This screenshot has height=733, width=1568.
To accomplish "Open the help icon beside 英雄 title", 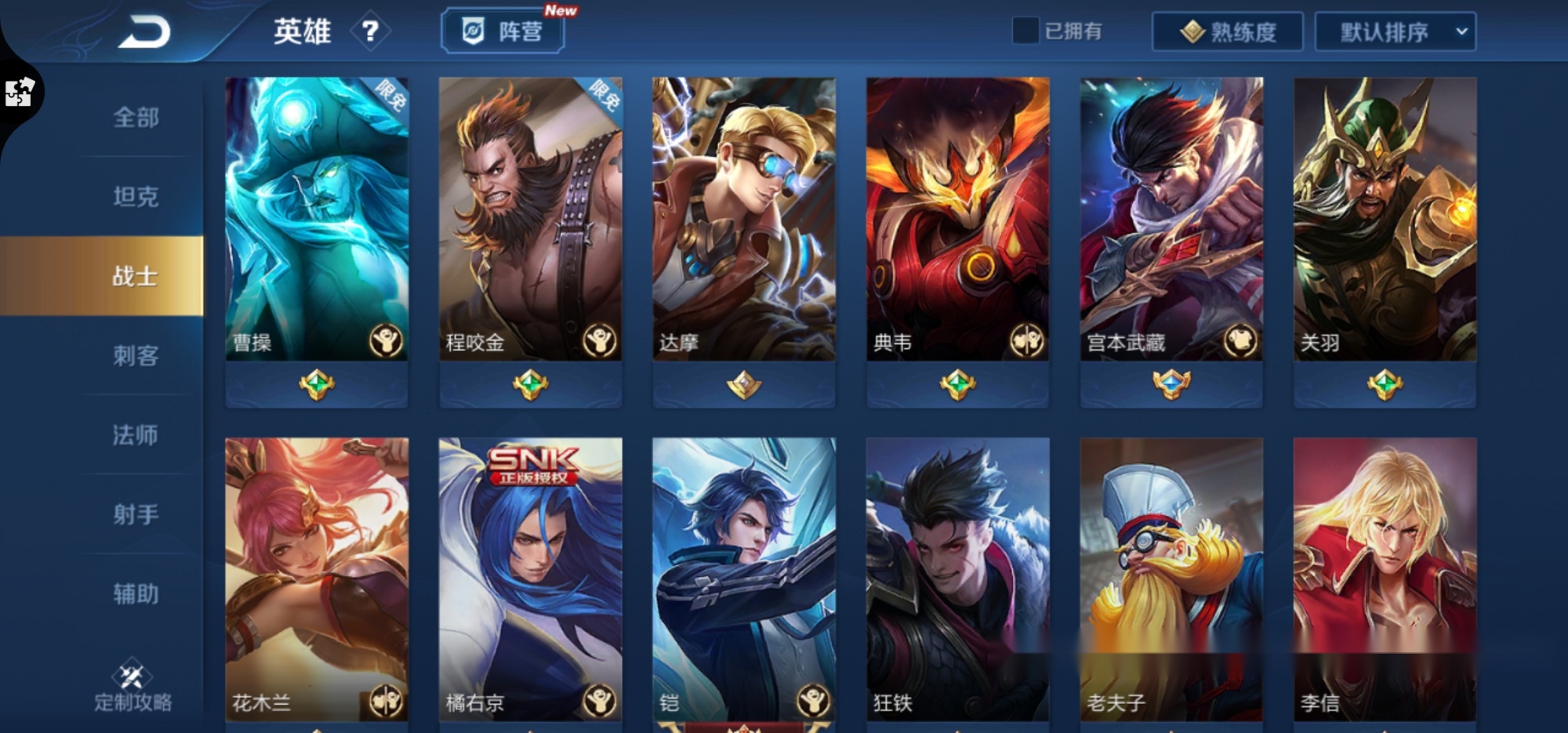I will click(x=372, y=32).
